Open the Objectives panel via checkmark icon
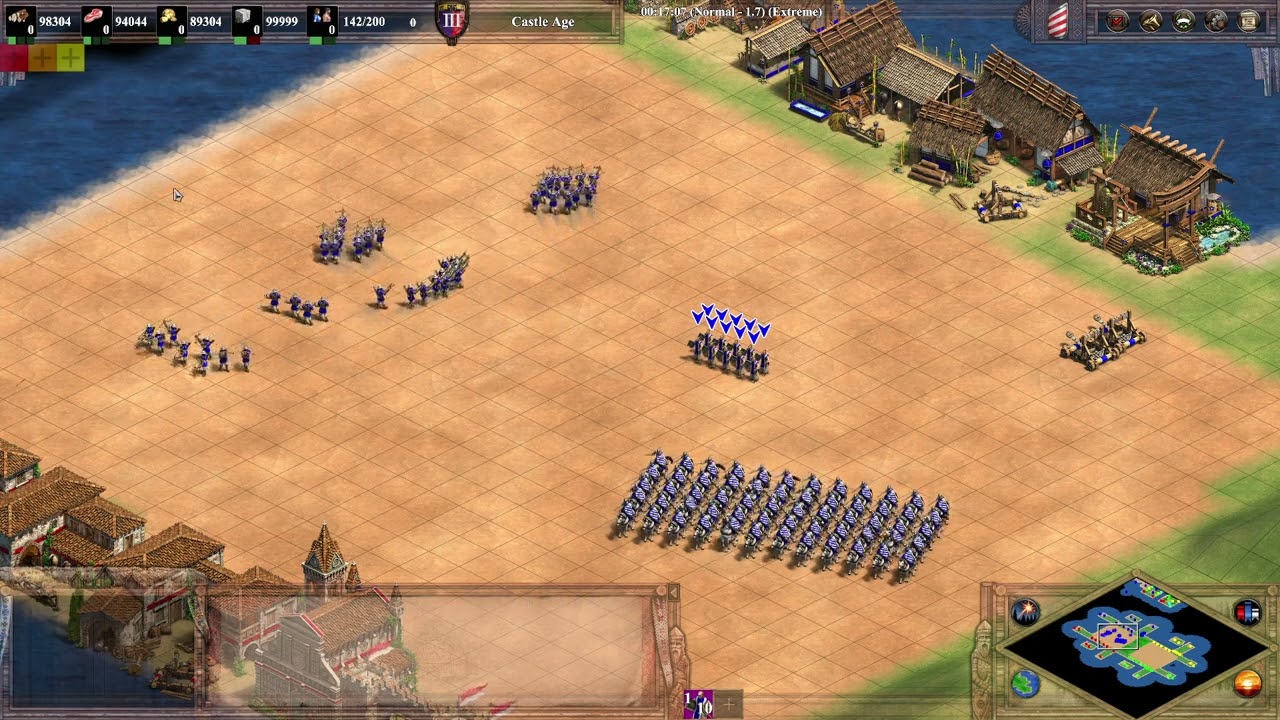1280x720 pixels. coord(1116,20)
